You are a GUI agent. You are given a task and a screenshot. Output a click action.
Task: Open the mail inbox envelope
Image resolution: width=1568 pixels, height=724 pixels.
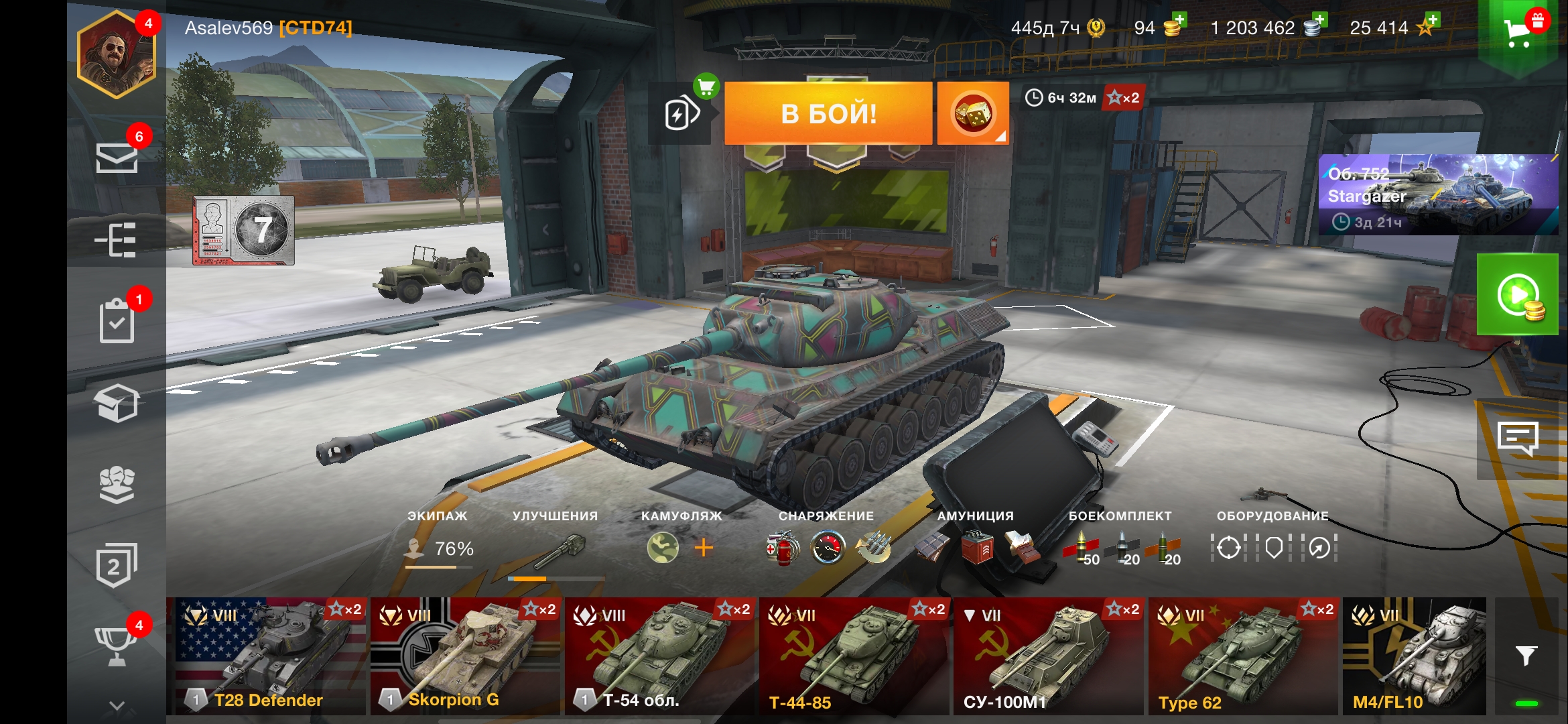coord(117,157)
